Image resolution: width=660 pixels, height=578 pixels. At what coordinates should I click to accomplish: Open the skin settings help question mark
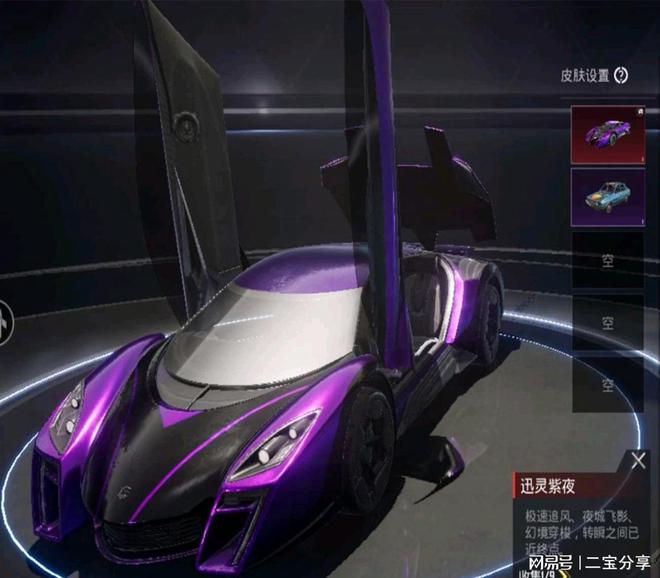(621, 74)
